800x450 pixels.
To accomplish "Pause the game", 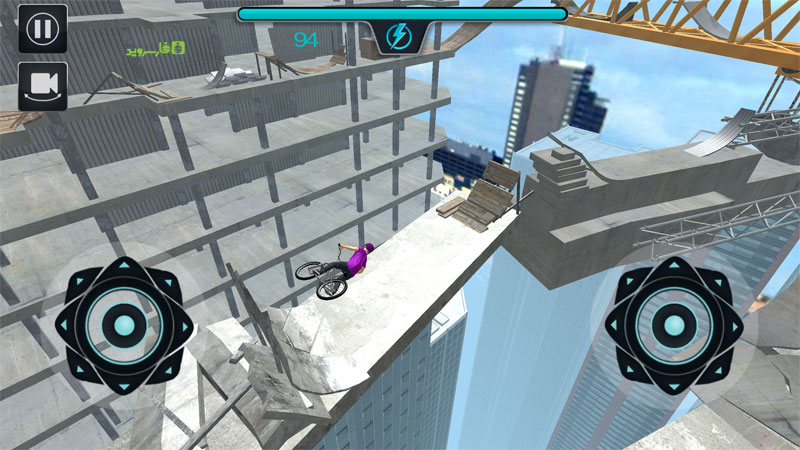I will (x=43, y=29).
